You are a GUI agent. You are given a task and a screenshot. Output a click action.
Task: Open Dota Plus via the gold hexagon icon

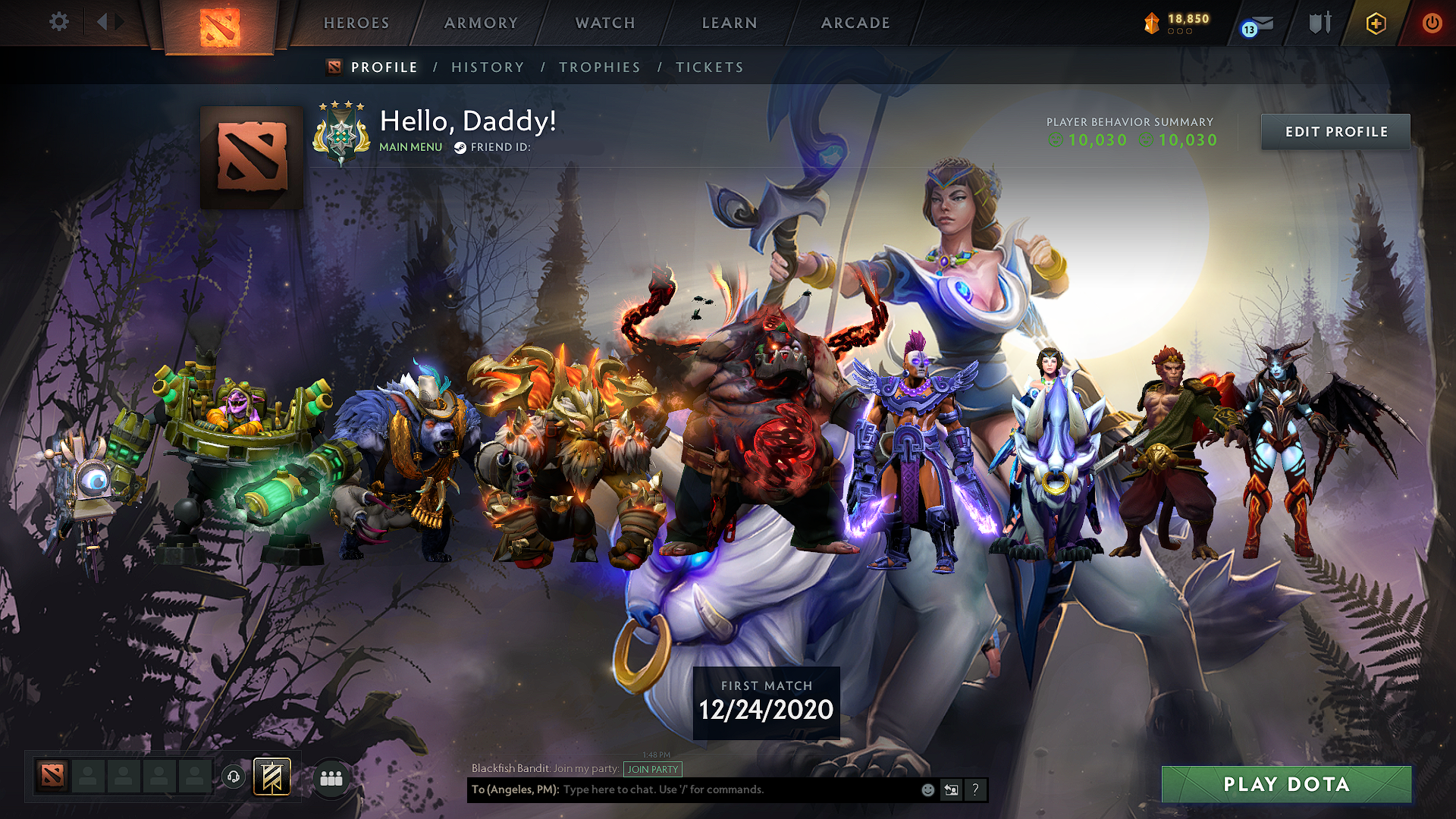point(1376,23)
